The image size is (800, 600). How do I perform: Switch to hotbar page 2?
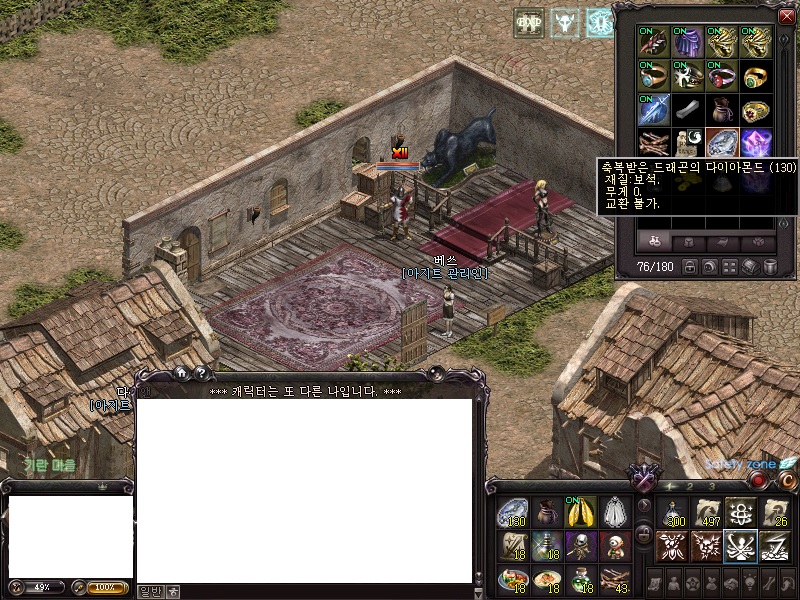pos(691,487)
